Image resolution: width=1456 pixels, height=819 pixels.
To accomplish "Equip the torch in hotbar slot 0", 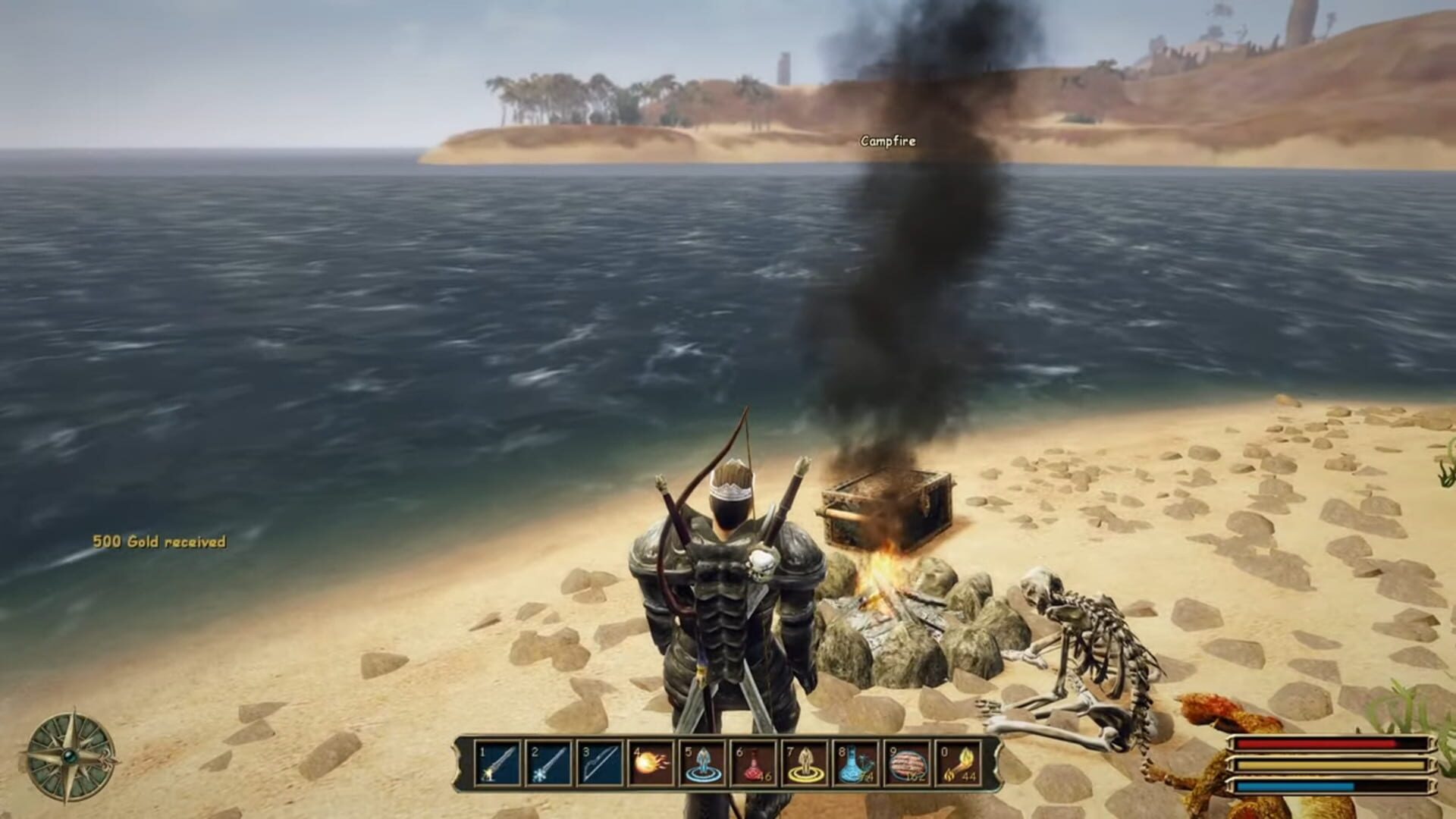I will click(957, 762).
